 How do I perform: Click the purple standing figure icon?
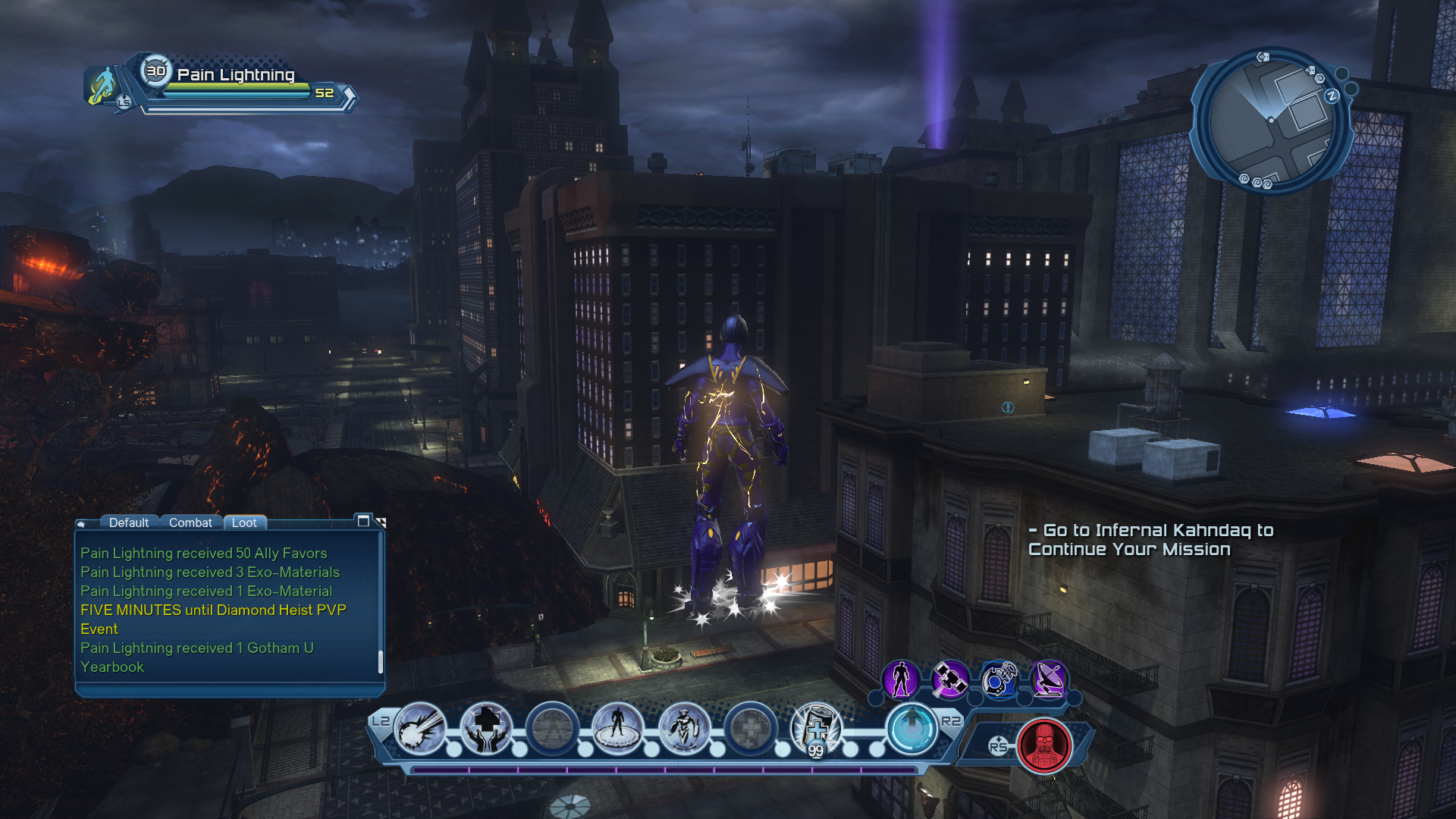(901, 679)
